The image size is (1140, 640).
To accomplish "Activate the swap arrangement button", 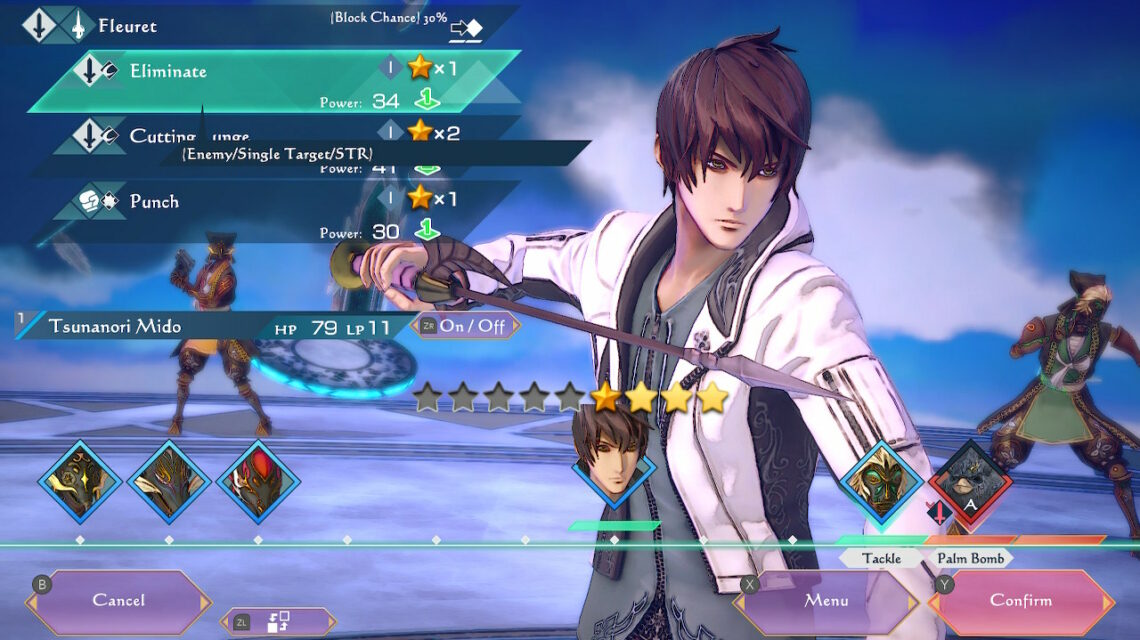I will (278, 621).
